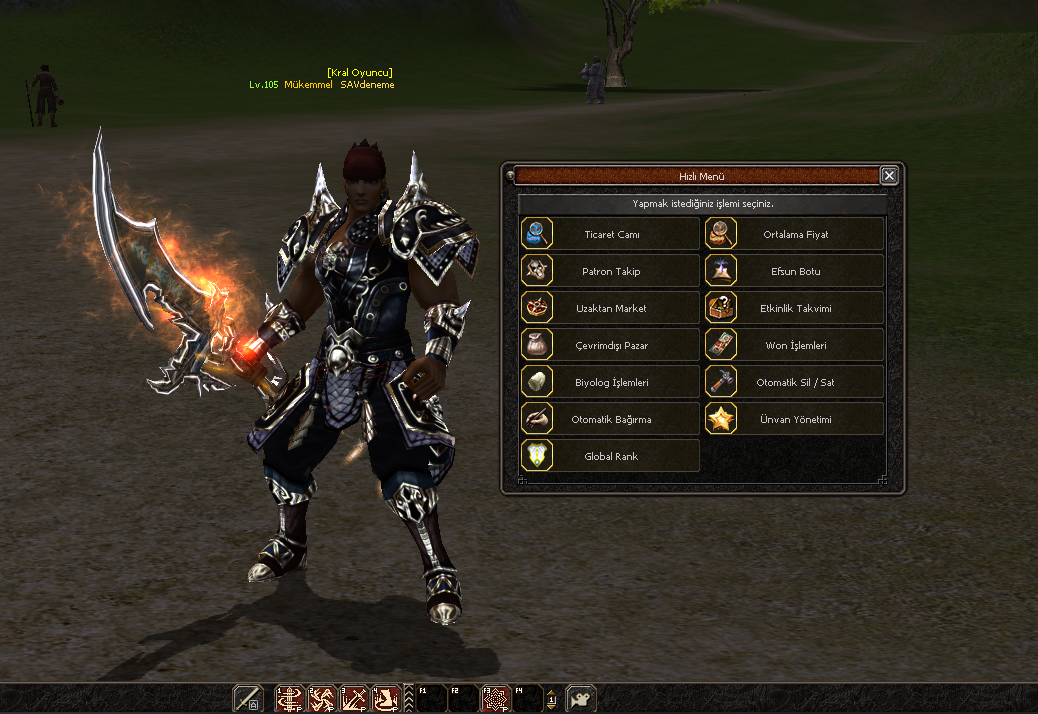This screenshot has width=1038, height=714.
Task: Open Çevrimdışı Pazar
Action: pos(610,346)
